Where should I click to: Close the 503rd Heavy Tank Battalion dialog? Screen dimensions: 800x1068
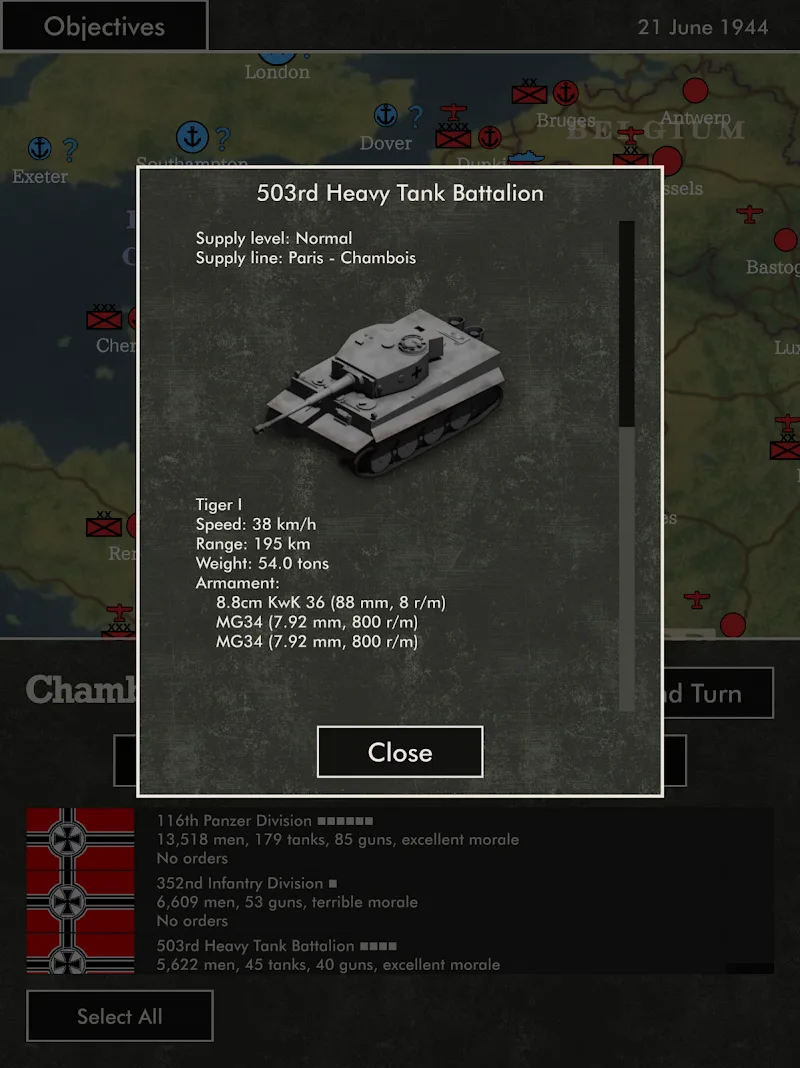click(x=400, y=752)
